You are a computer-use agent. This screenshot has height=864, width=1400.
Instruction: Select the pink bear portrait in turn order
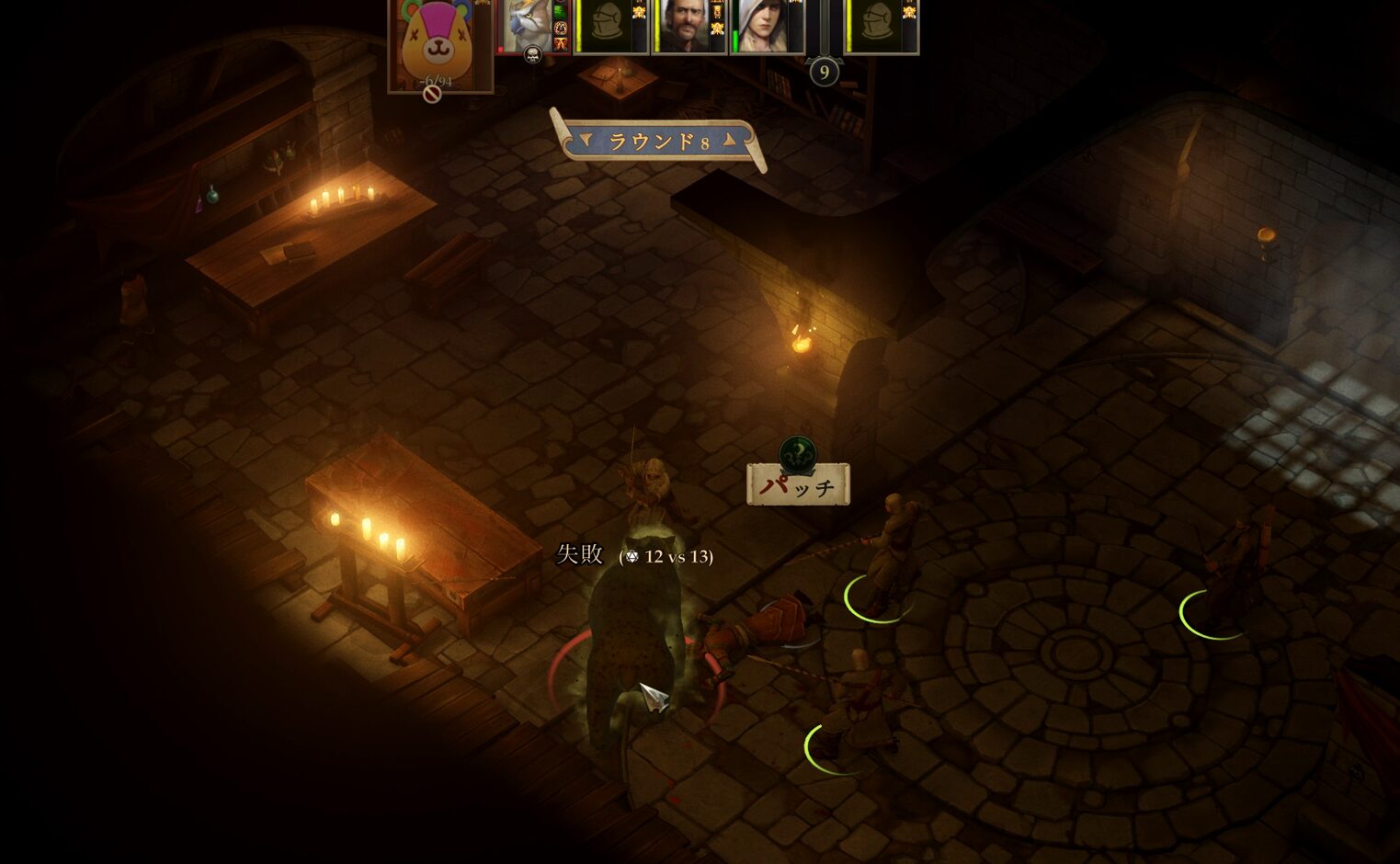point(439,41)
